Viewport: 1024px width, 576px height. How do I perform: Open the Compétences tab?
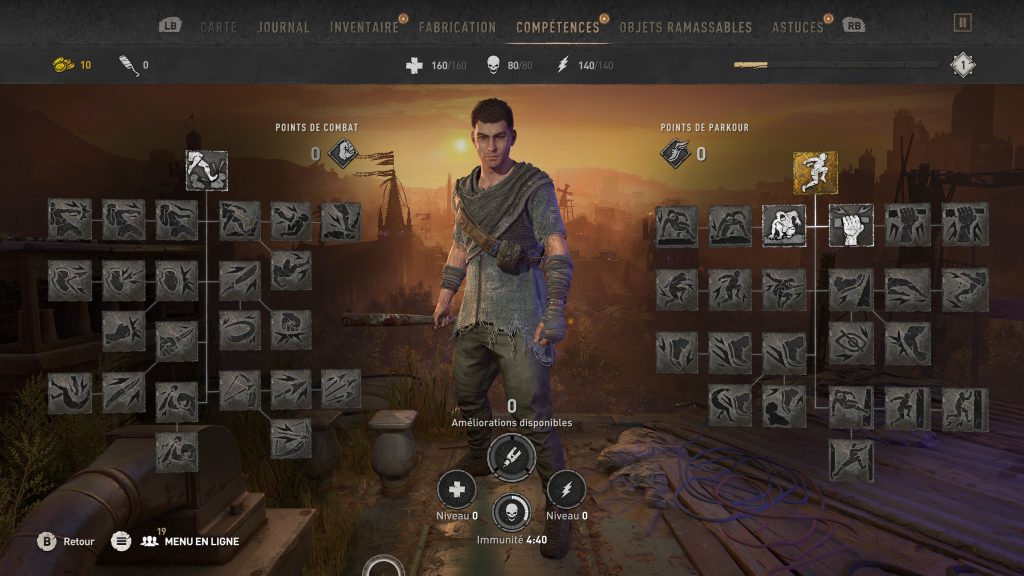[558, 27]
